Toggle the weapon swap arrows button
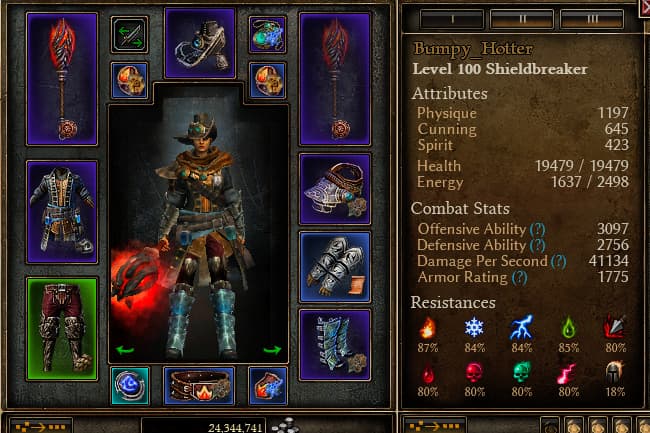 (x=129, y=35)
